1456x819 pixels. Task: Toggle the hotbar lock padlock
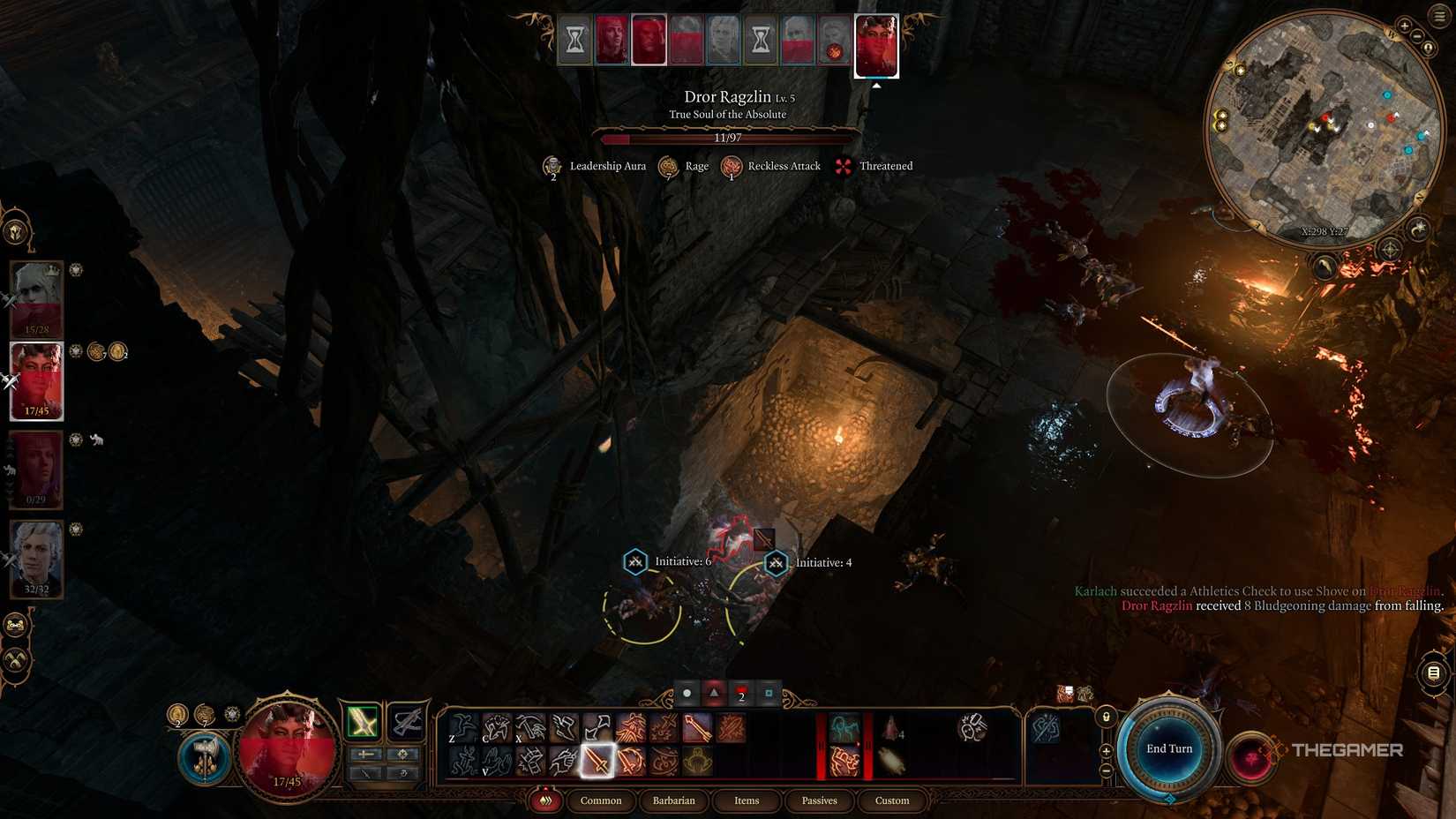[1106, 718]
